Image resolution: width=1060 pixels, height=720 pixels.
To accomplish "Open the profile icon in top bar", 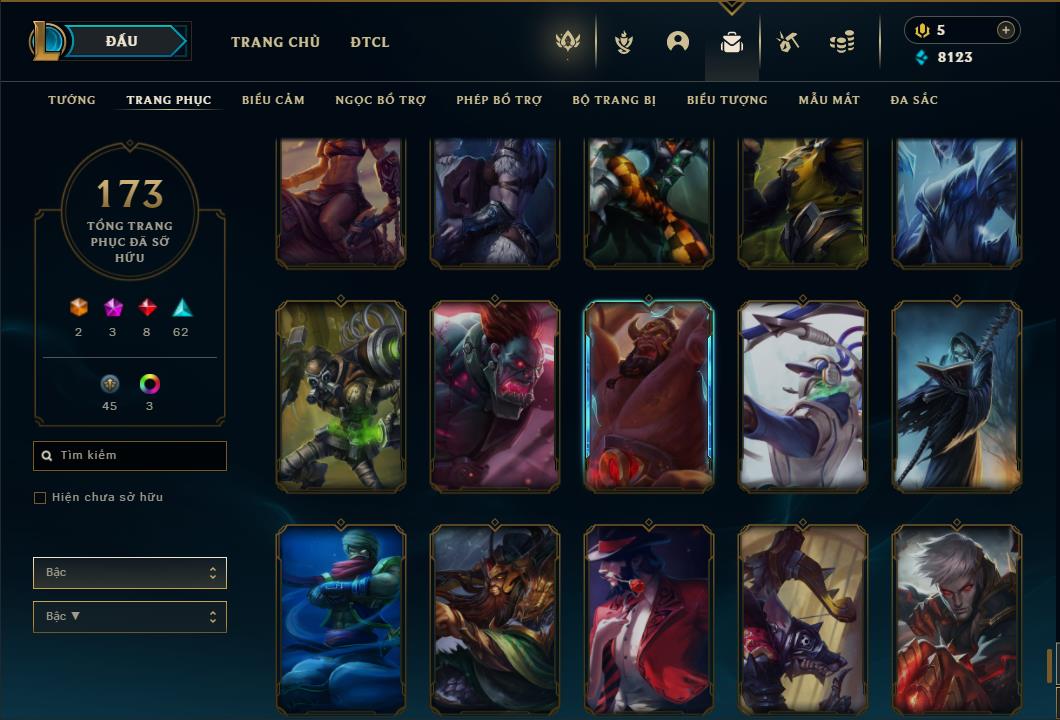I will 678,42.
